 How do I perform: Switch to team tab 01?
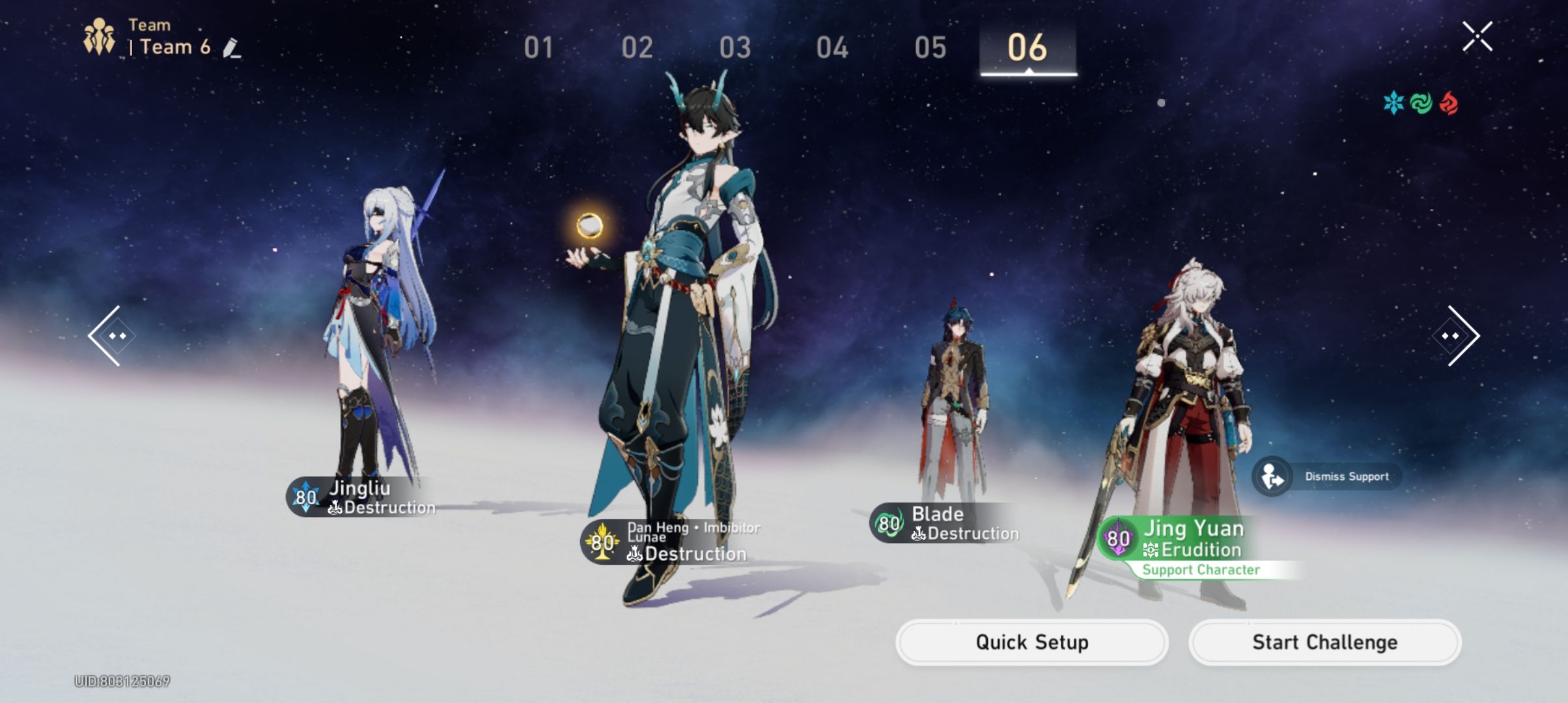point(540,46)
